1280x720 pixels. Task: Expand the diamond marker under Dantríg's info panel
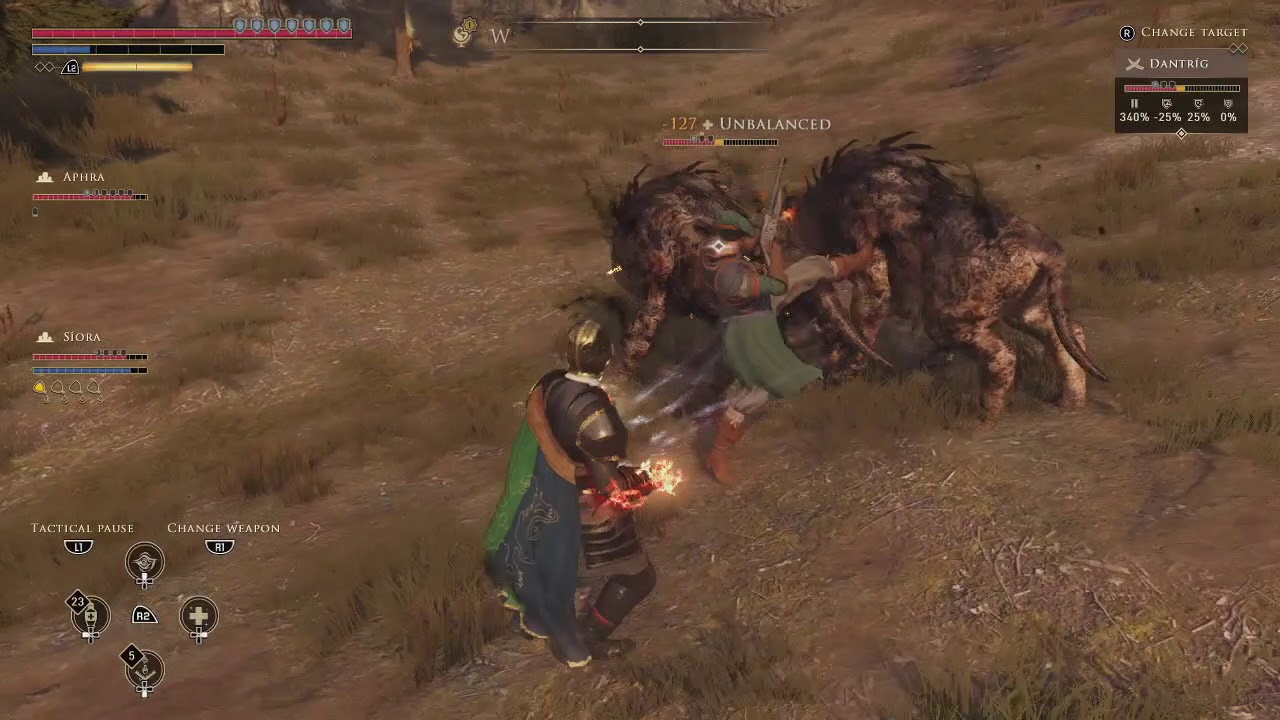point(1181,134)
